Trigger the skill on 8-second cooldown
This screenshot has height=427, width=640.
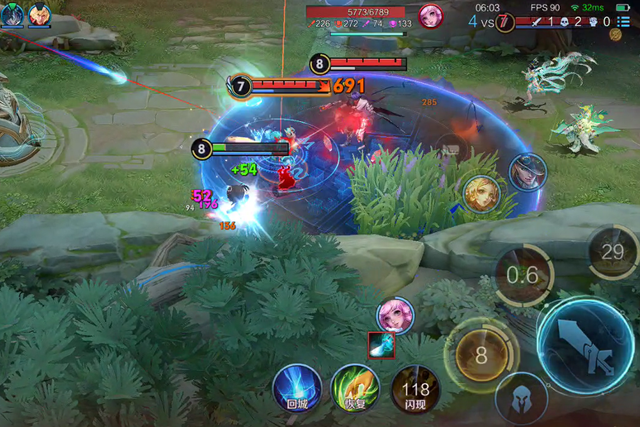pos(480,355)
